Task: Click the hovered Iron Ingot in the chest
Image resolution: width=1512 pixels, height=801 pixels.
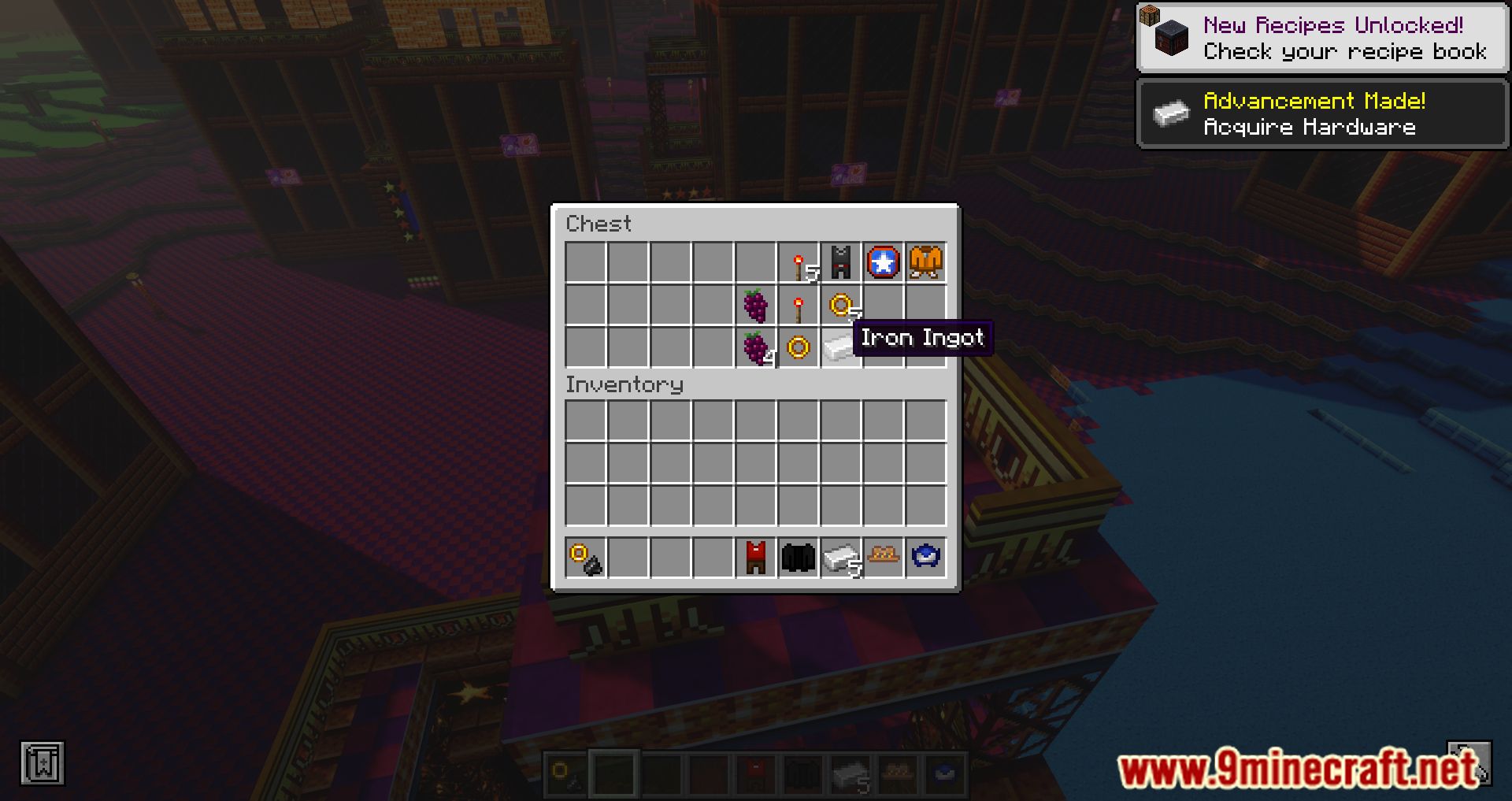Action: click(x=840, y=347)
